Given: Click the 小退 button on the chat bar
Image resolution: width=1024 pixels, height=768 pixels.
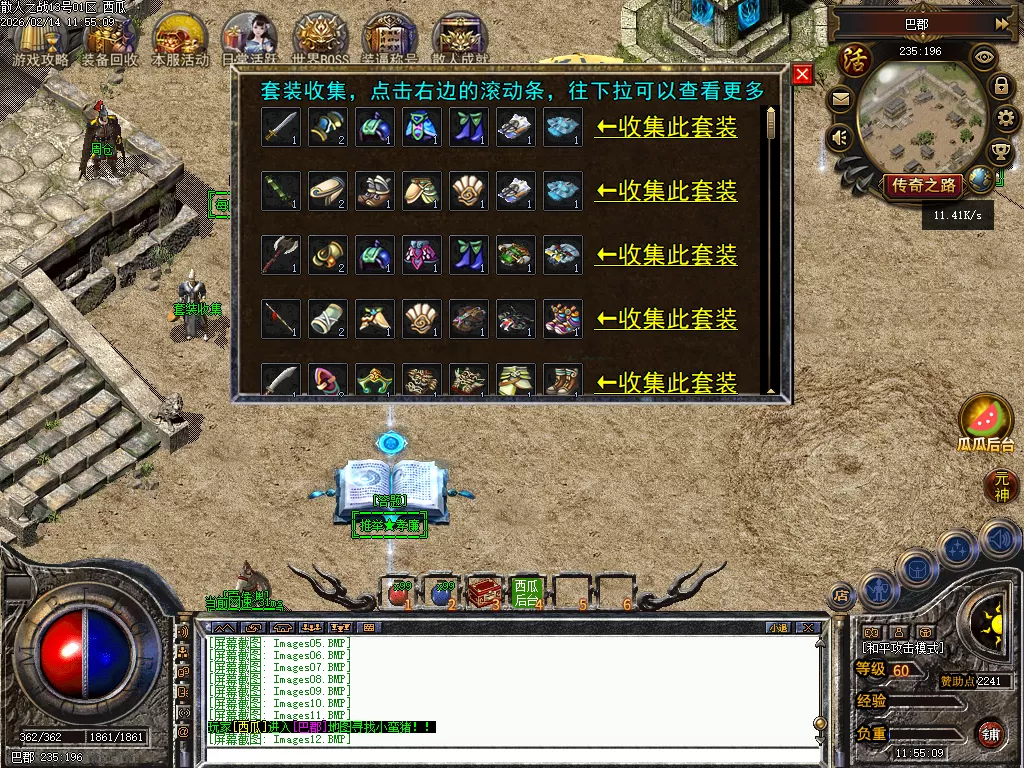Looking at the screenshot, I should point(778,628).
